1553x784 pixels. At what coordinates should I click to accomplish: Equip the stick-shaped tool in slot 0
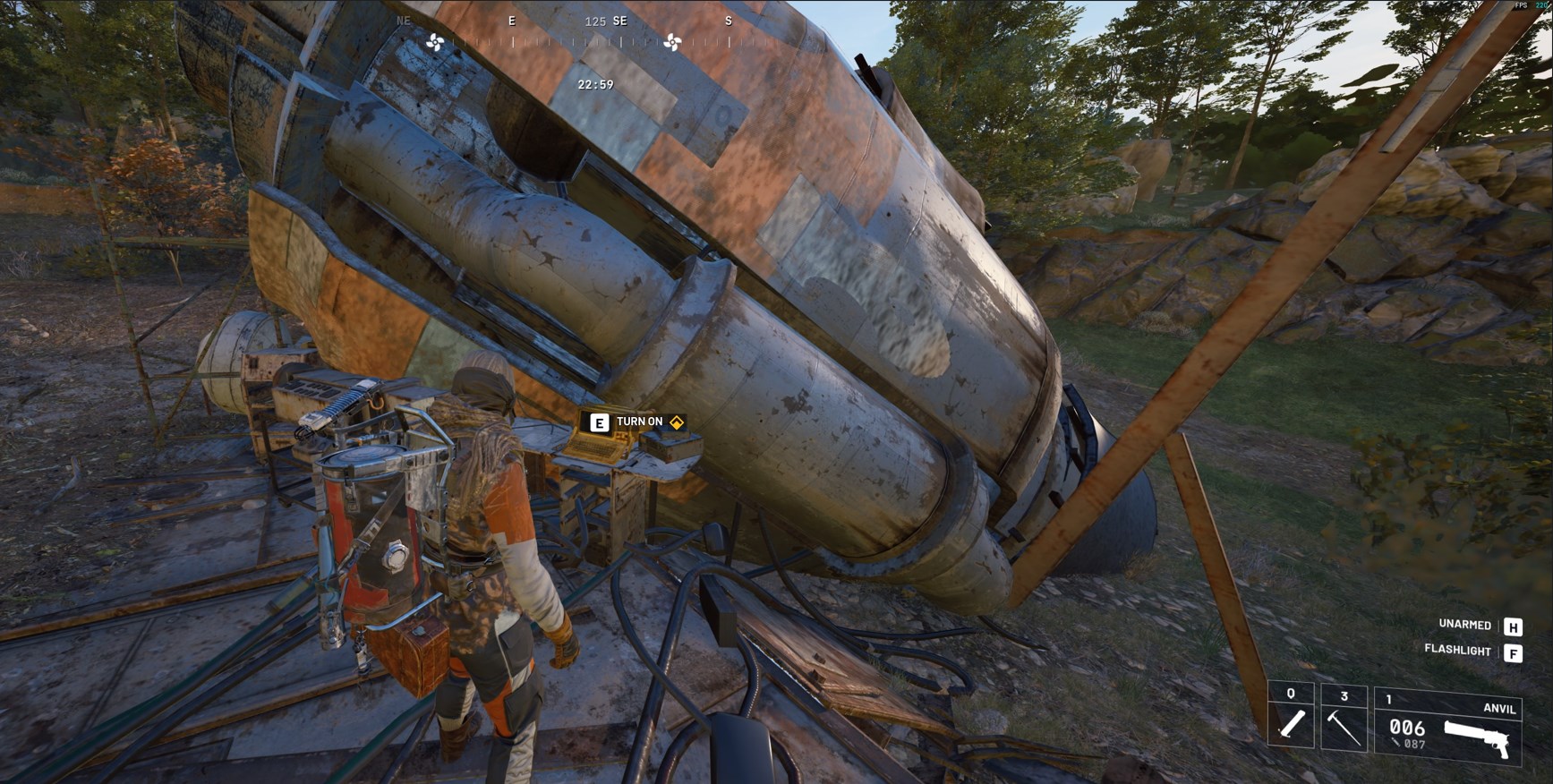coord(1291,719)
